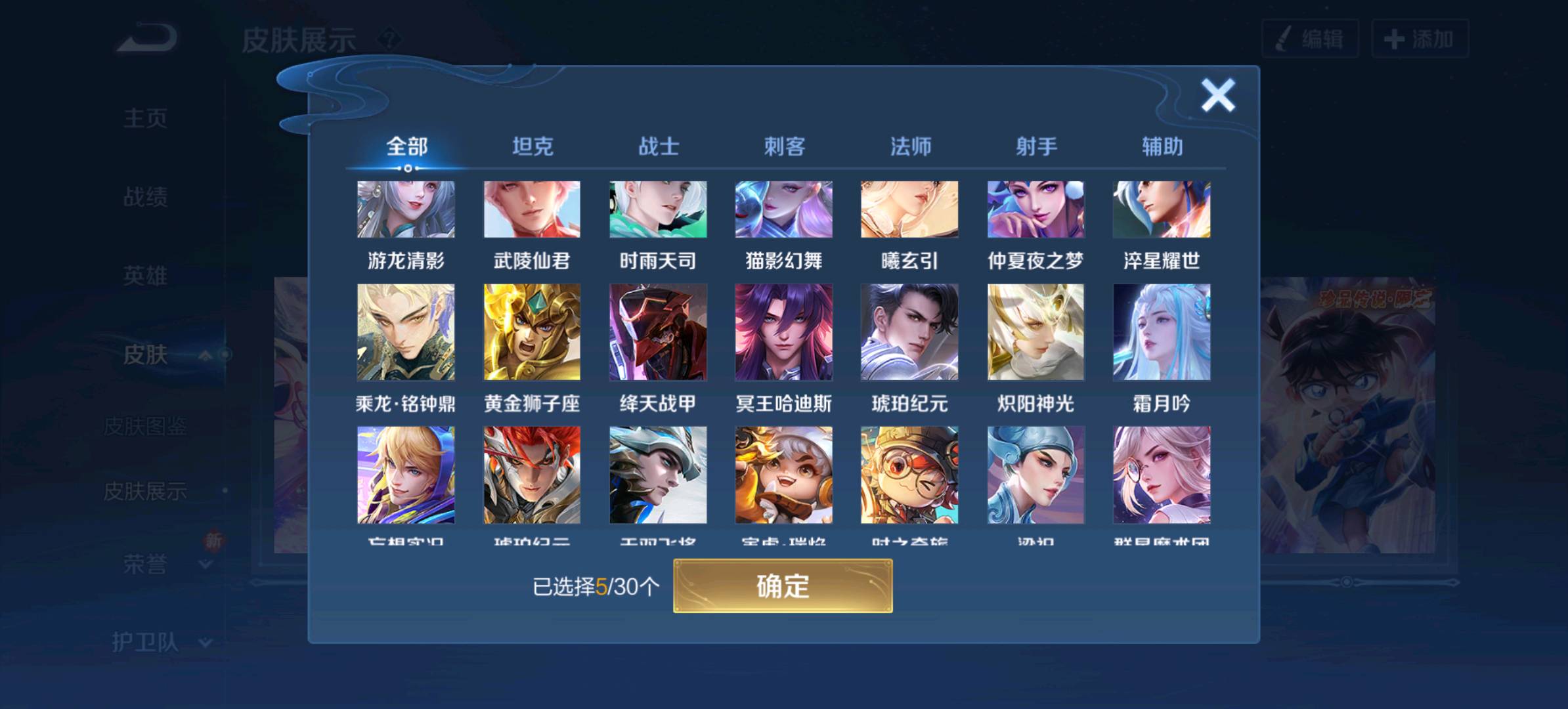
Task: Choose the 武陵仙君 skin
Action: coord(532,209)
